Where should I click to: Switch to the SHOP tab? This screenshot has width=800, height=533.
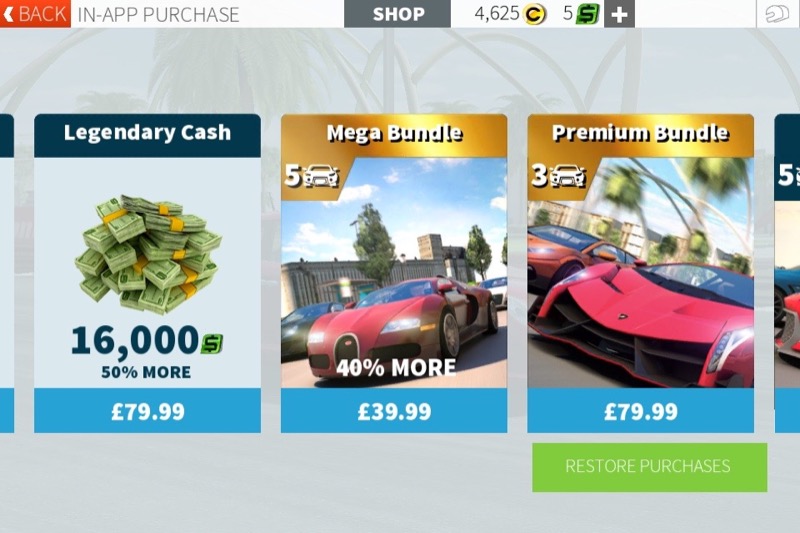398,14
